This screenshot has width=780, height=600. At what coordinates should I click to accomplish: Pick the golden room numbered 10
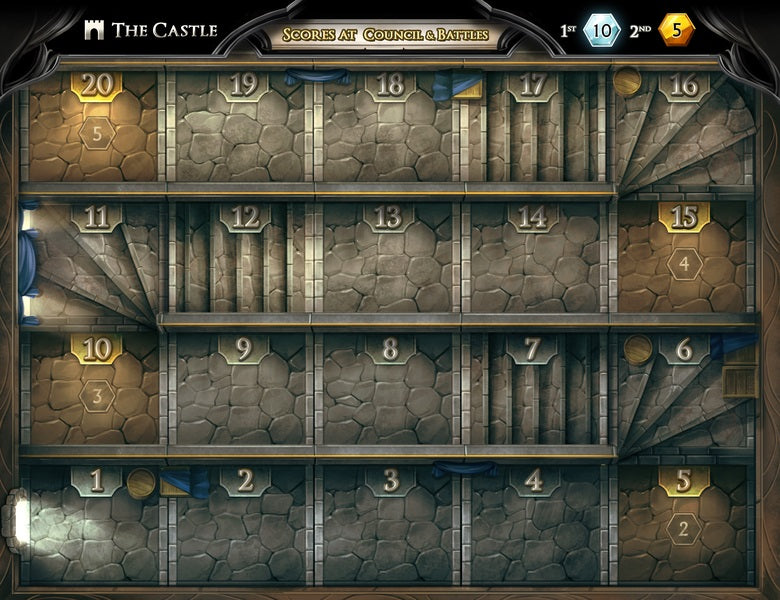point(95,392)
